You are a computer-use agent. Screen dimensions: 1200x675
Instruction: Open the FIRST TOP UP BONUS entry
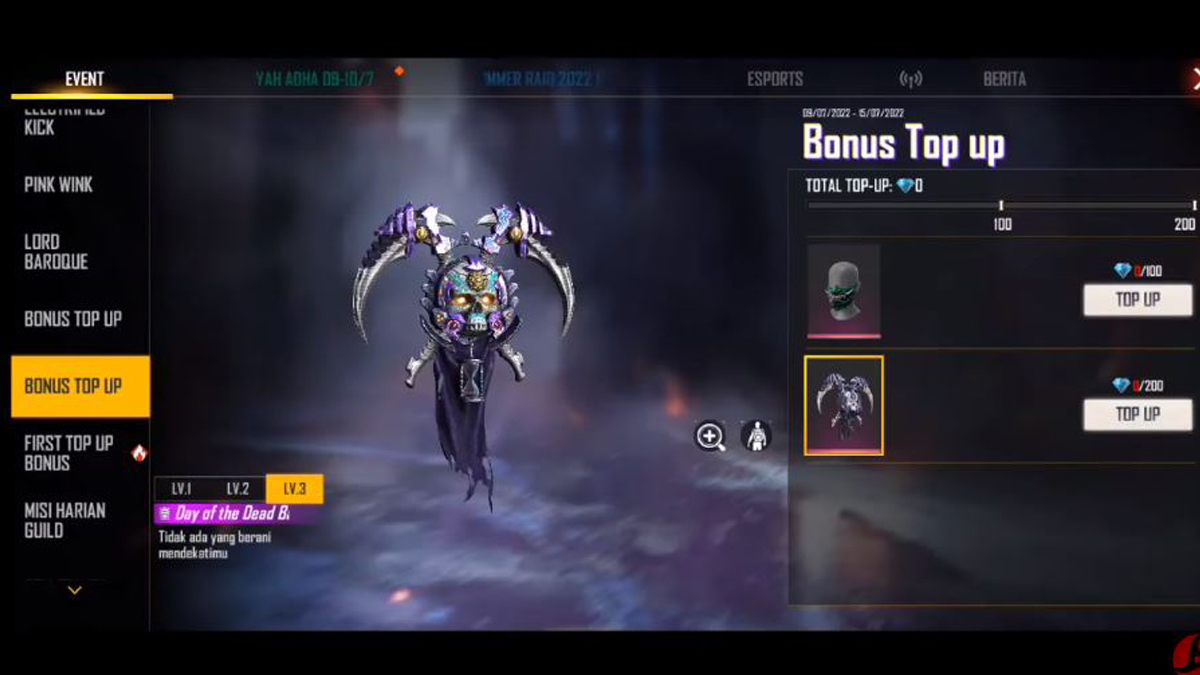69,453
